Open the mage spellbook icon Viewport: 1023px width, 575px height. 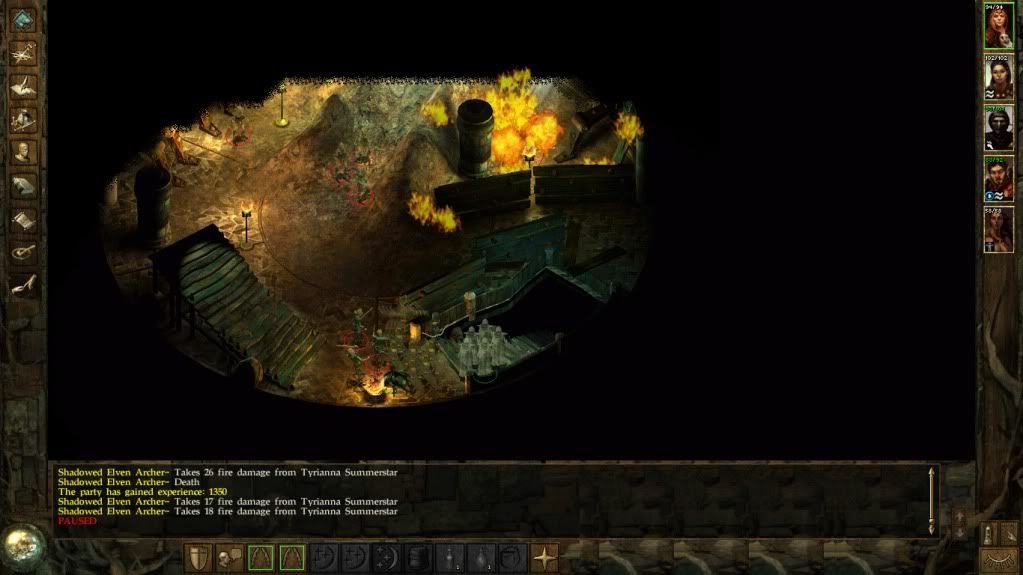point(22,186)
